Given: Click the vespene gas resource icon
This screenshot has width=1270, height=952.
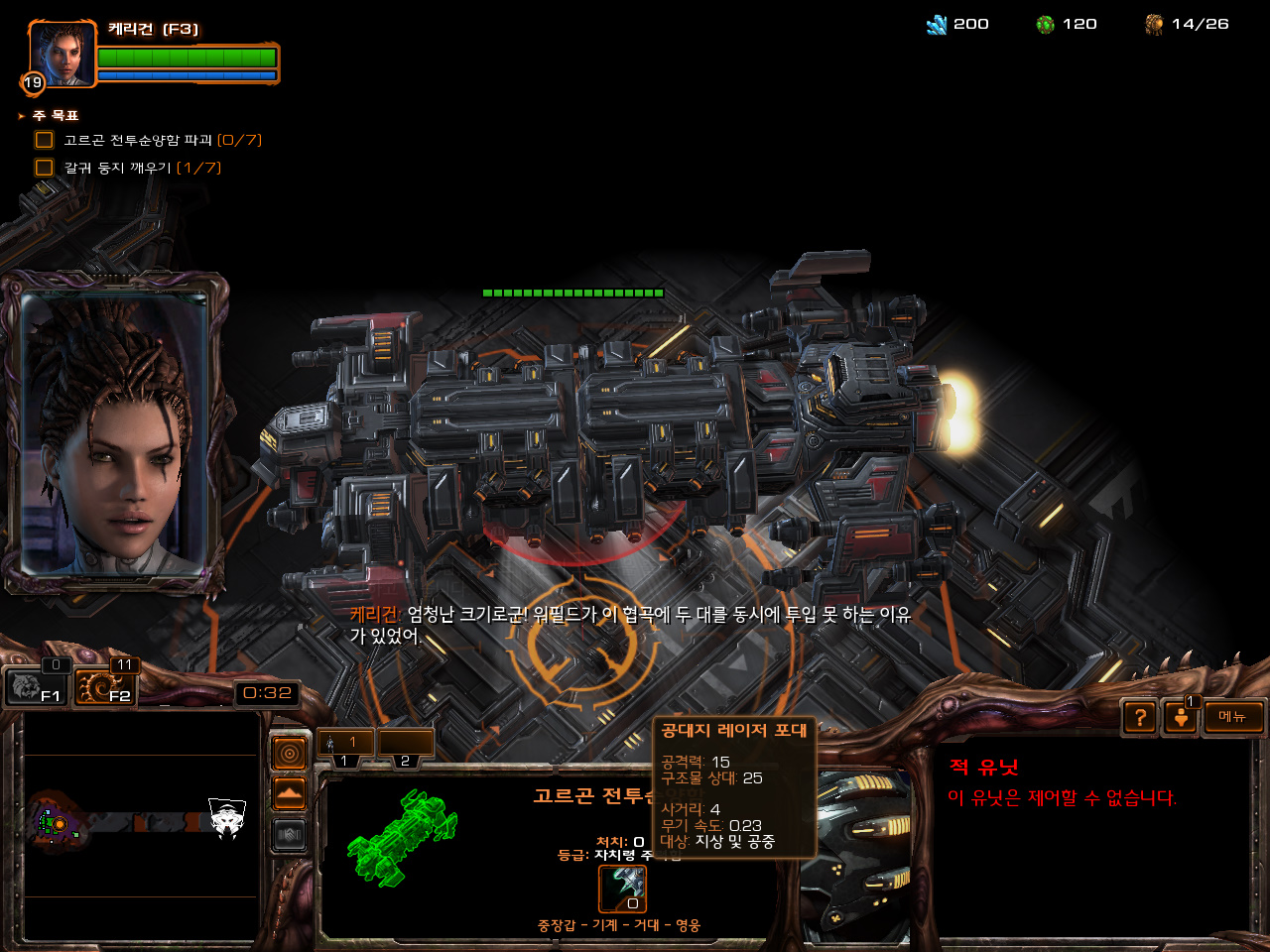Looking at the screenshot, I should pos(1045,25).
